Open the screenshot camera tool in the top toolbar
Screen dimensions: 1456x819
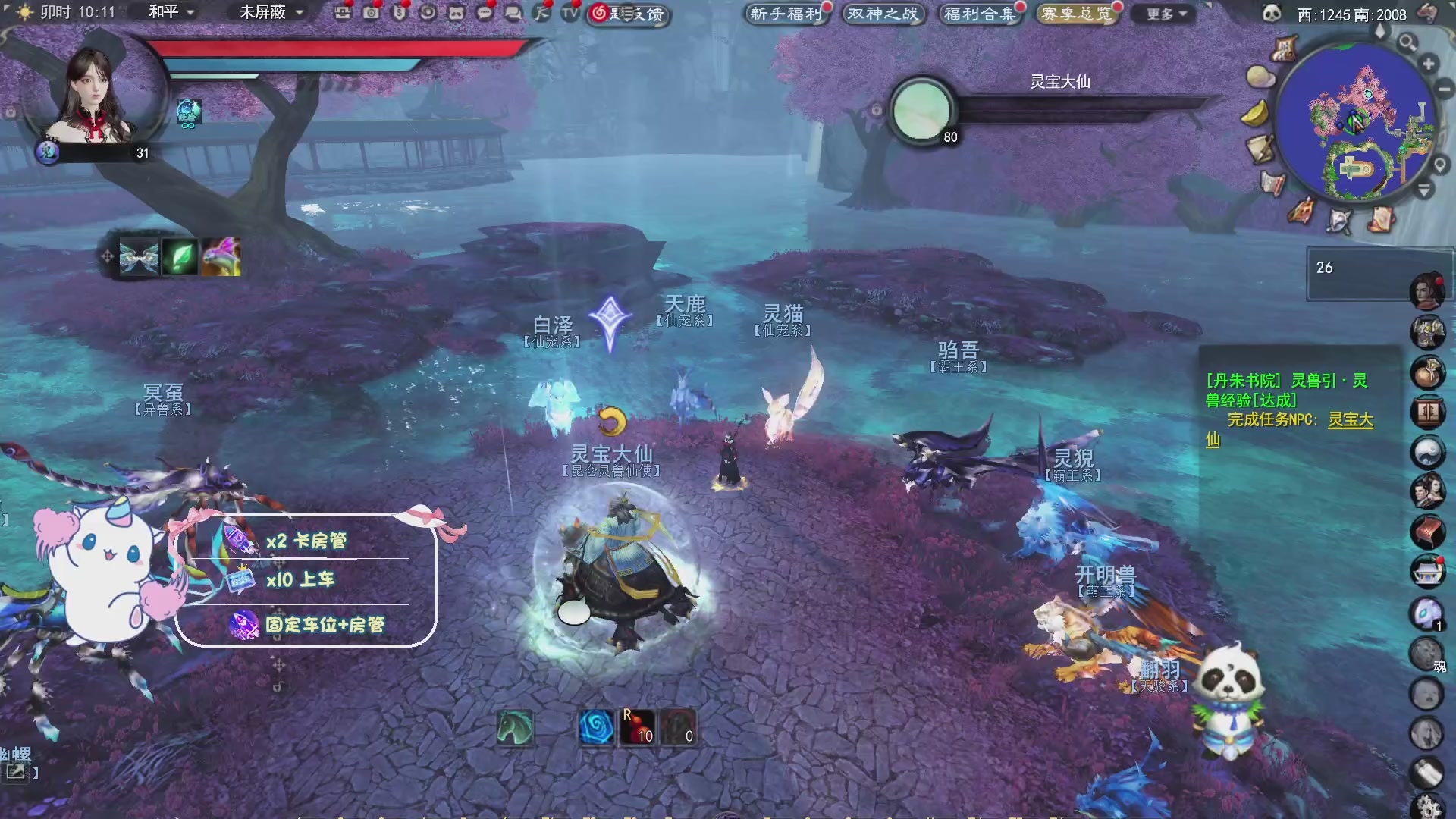(x=372, y=14)
